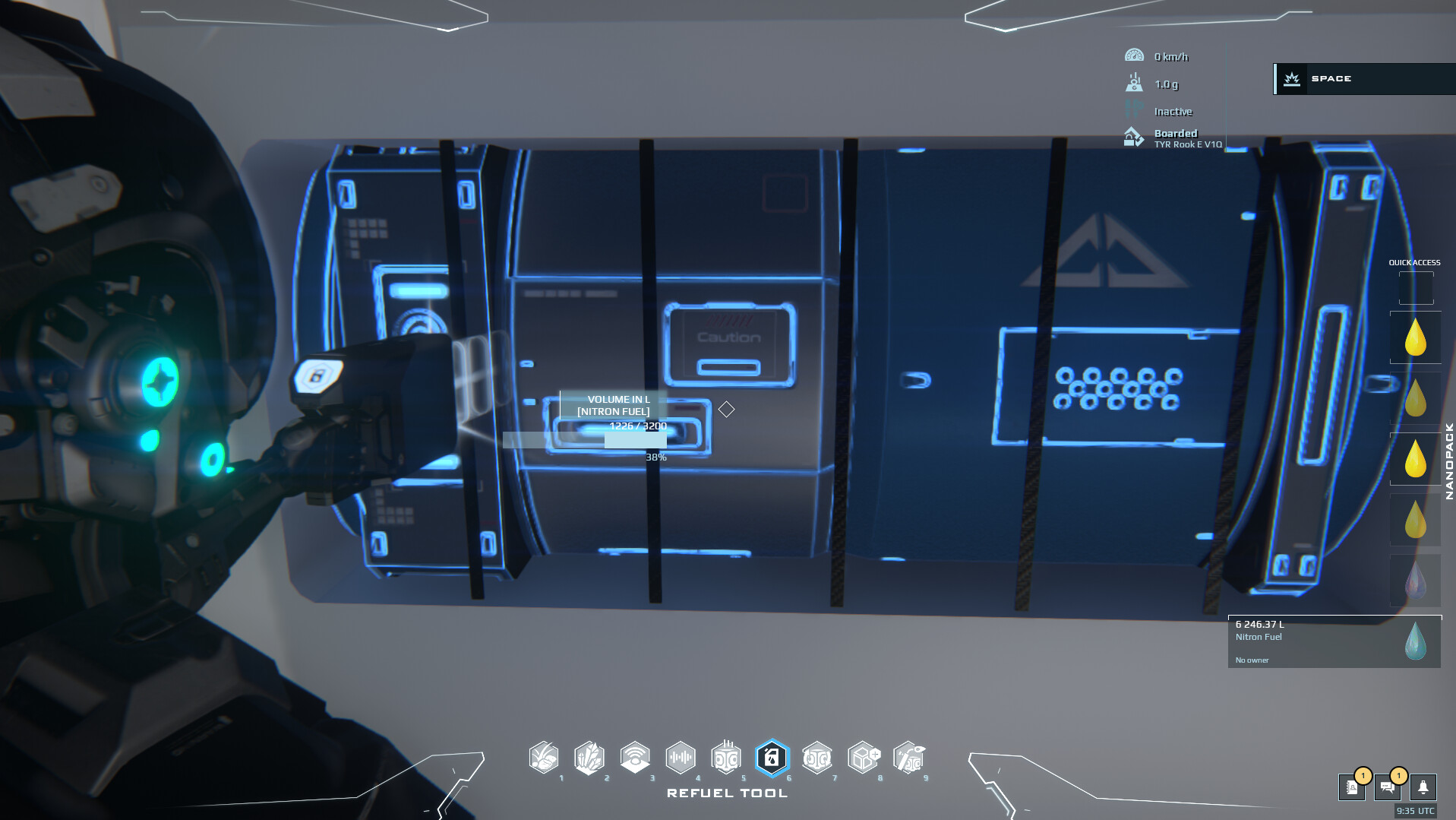Select the Refuel tool in slot 6

(x=772, y=758)
